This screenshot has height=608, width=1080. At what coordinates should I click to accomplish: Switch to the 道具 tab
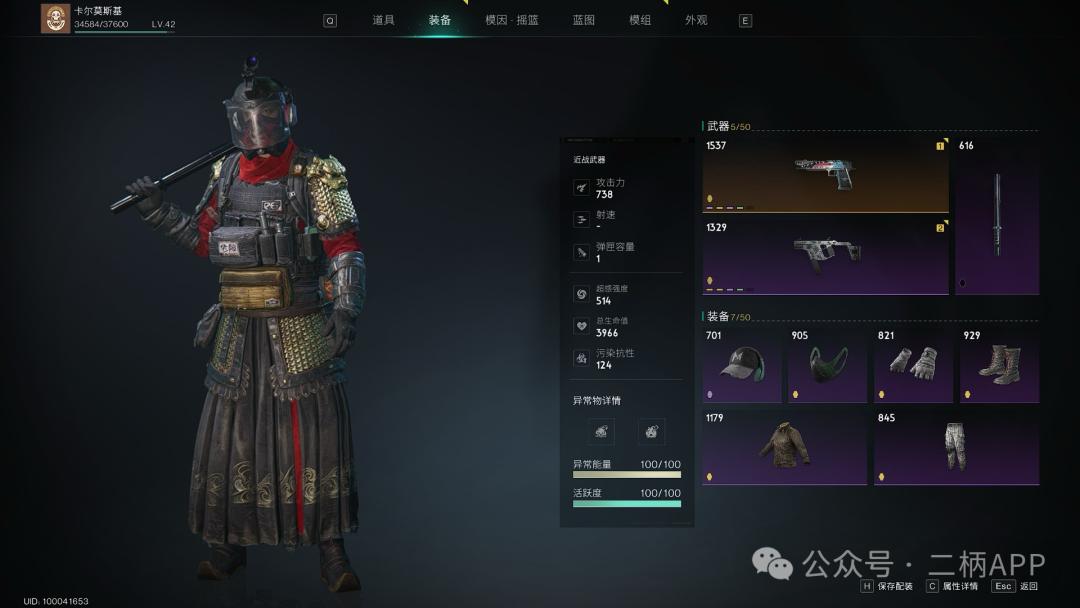383,20
